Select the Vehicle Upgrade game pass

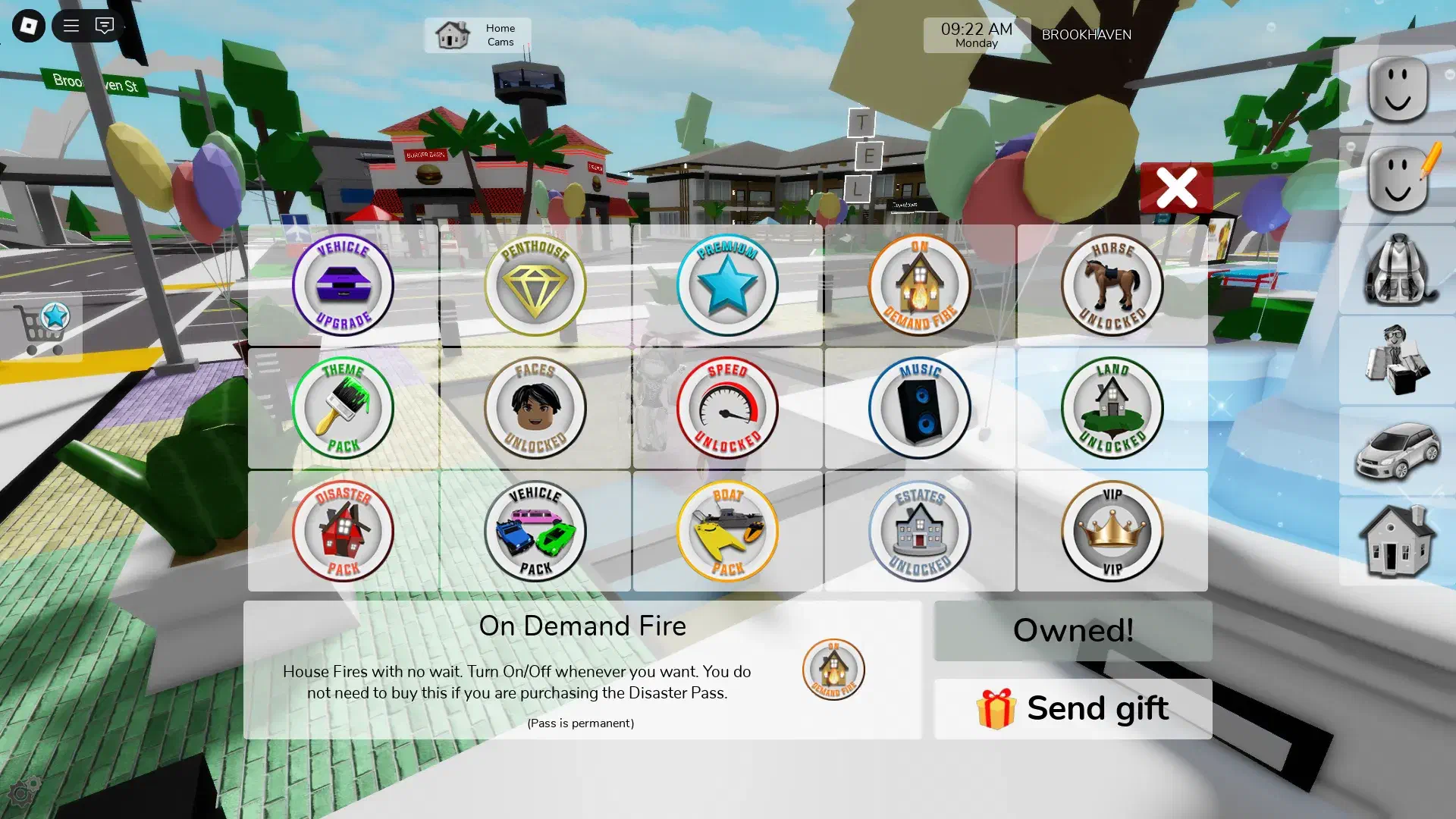342,284
